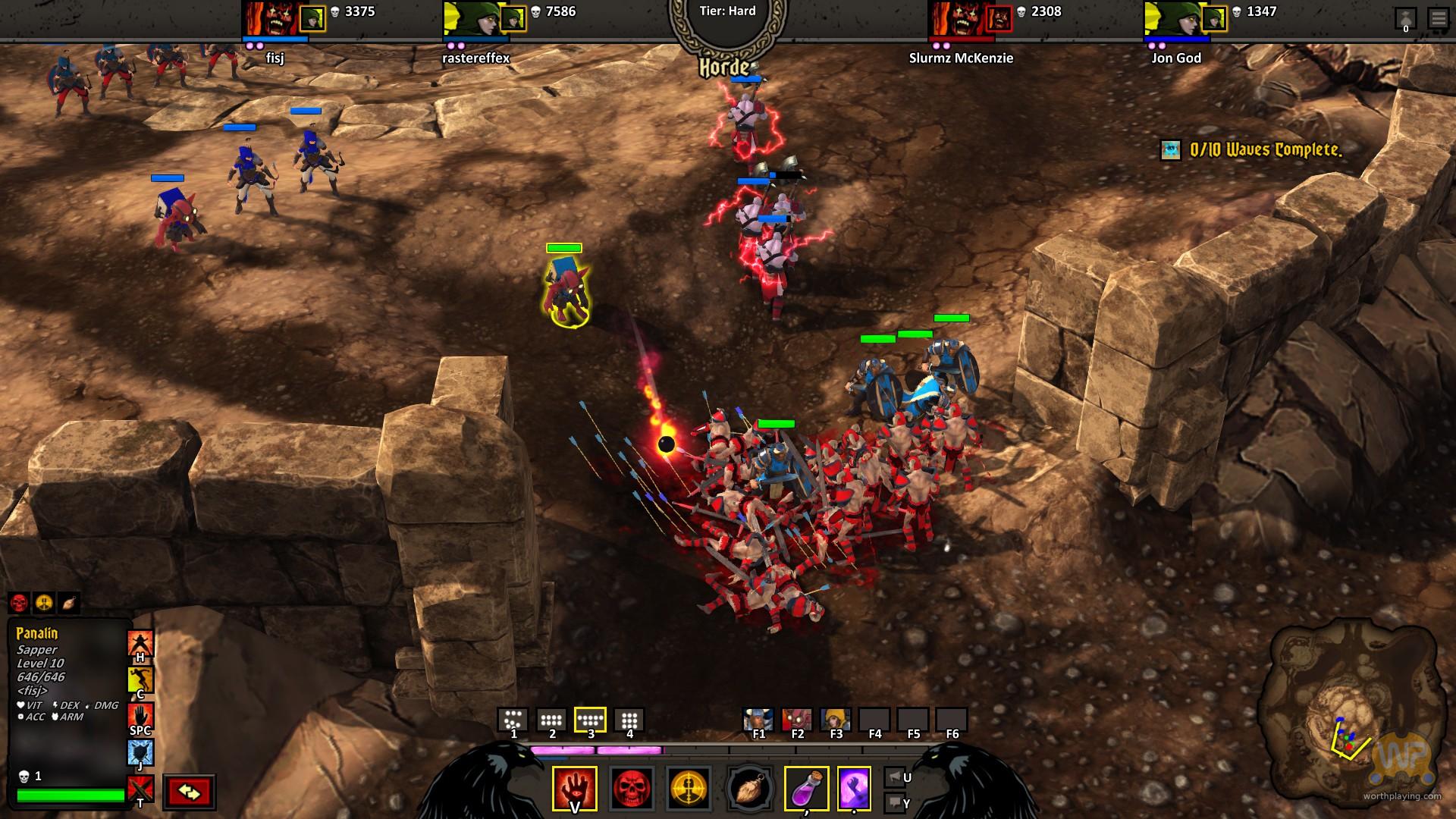Trigger the black hand SPC command
The image size is (1456, 819).
click(140, 716)
